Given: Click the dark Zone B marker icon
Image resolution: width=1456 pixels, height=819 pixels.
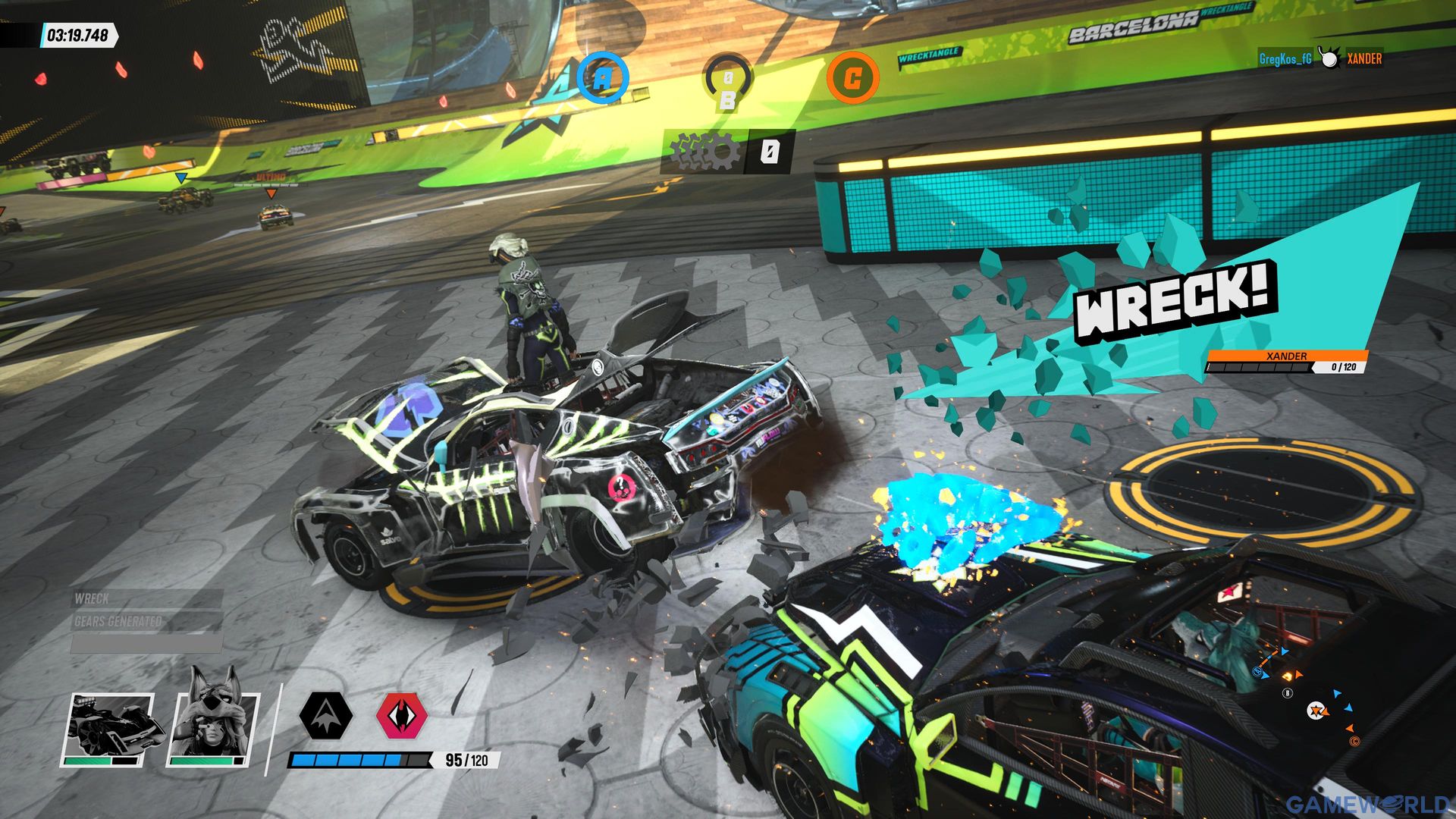Looking at the screenshot, I should coord(729,76).
